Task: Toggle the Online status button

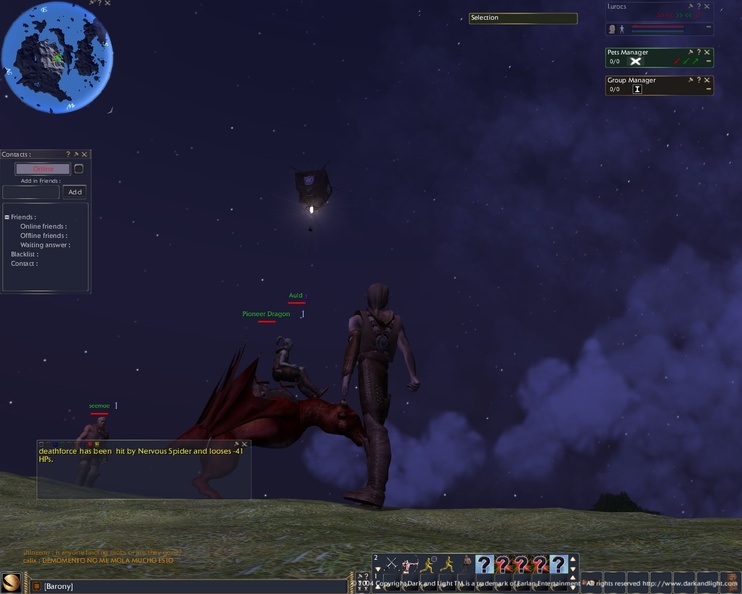Action: [x=43, y=169]
